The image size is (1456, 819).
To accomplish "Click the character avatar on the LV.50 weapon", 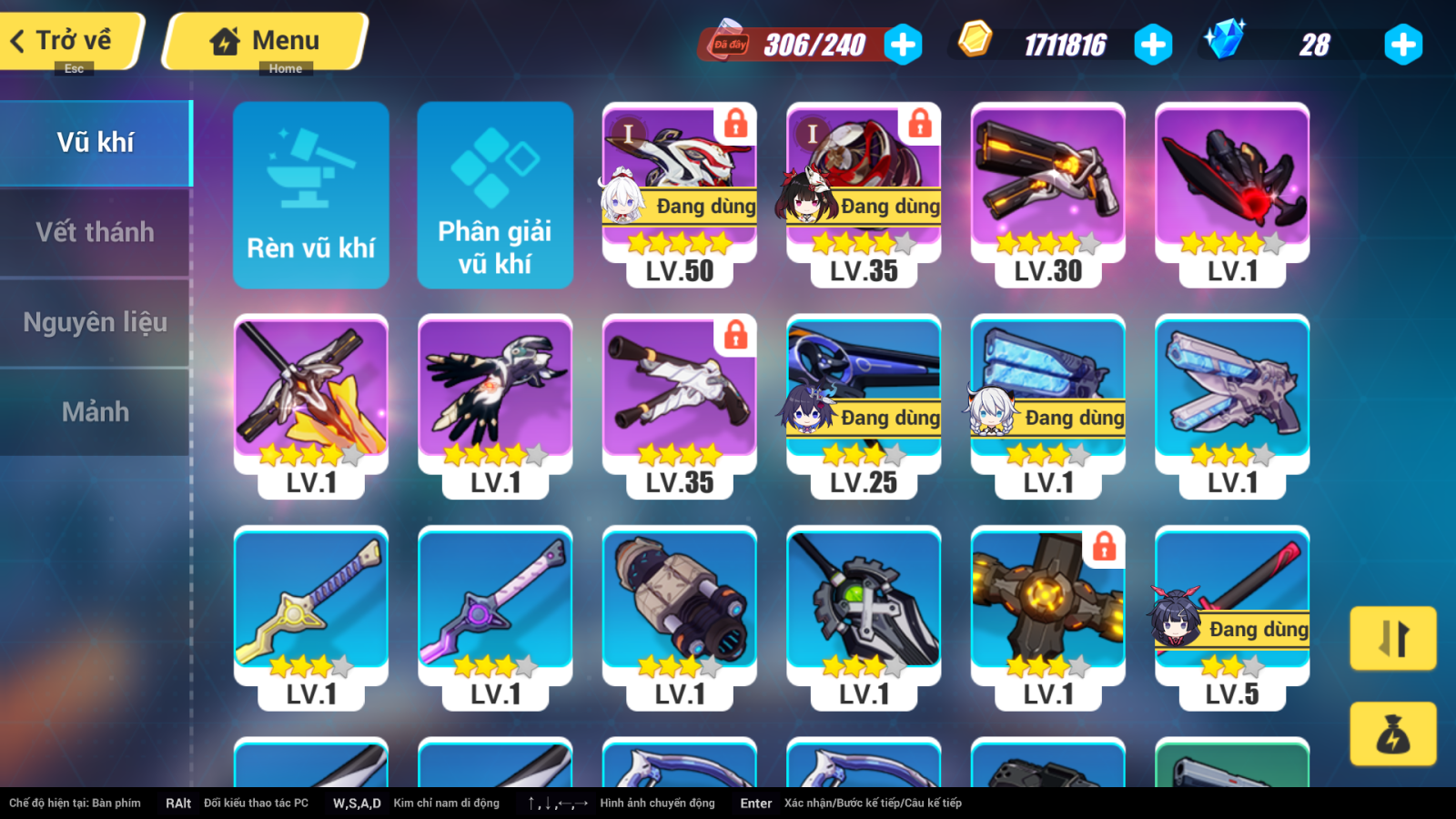I will pyautogui.click(x=623, y=204).
